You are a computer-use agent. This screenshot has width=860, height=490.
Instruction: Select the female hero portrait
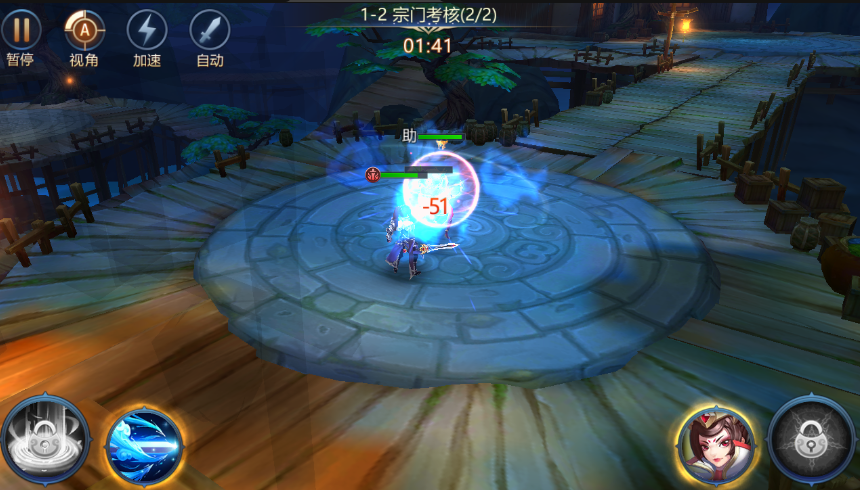(x=715, y=445)
